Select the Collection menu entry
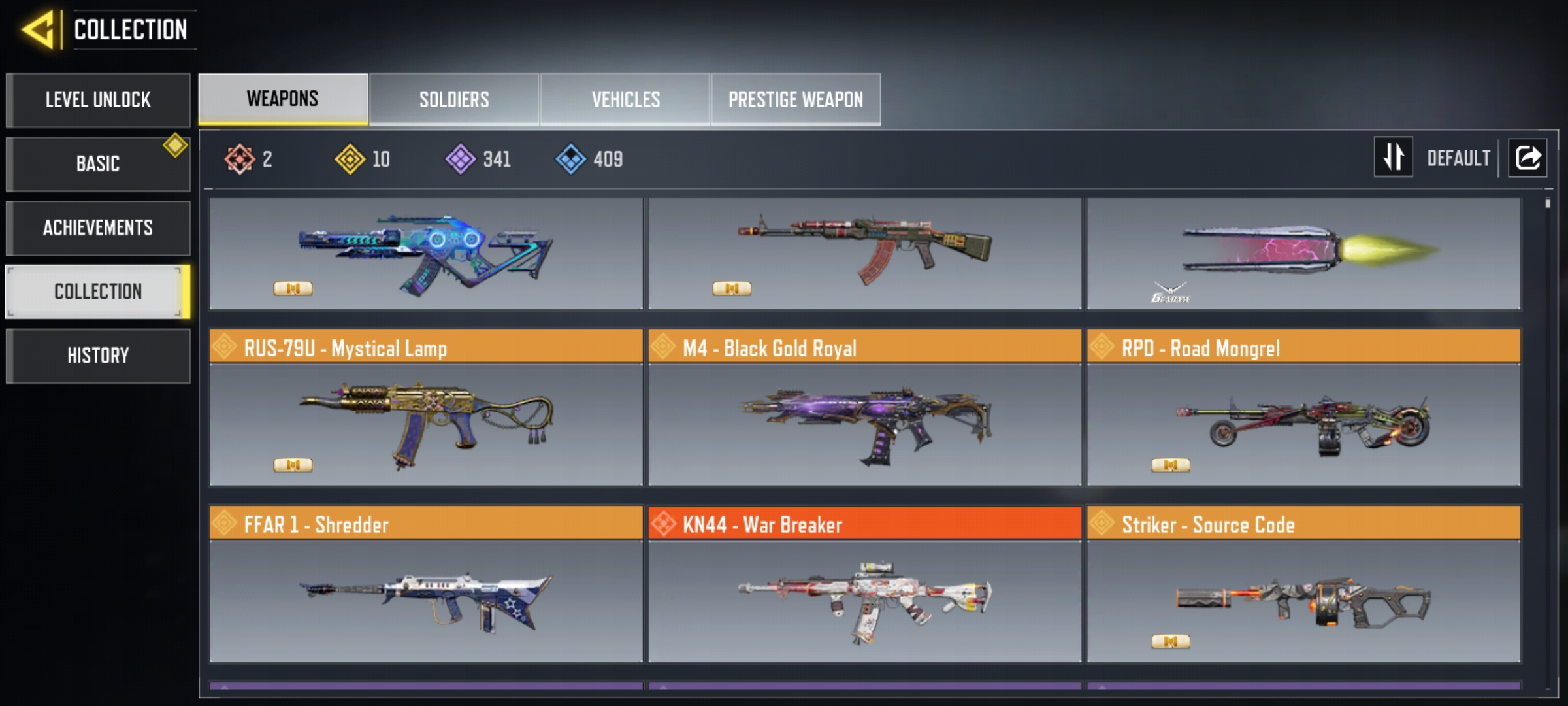The width and height of the screenshot is (1568, 706). point(98,292)
